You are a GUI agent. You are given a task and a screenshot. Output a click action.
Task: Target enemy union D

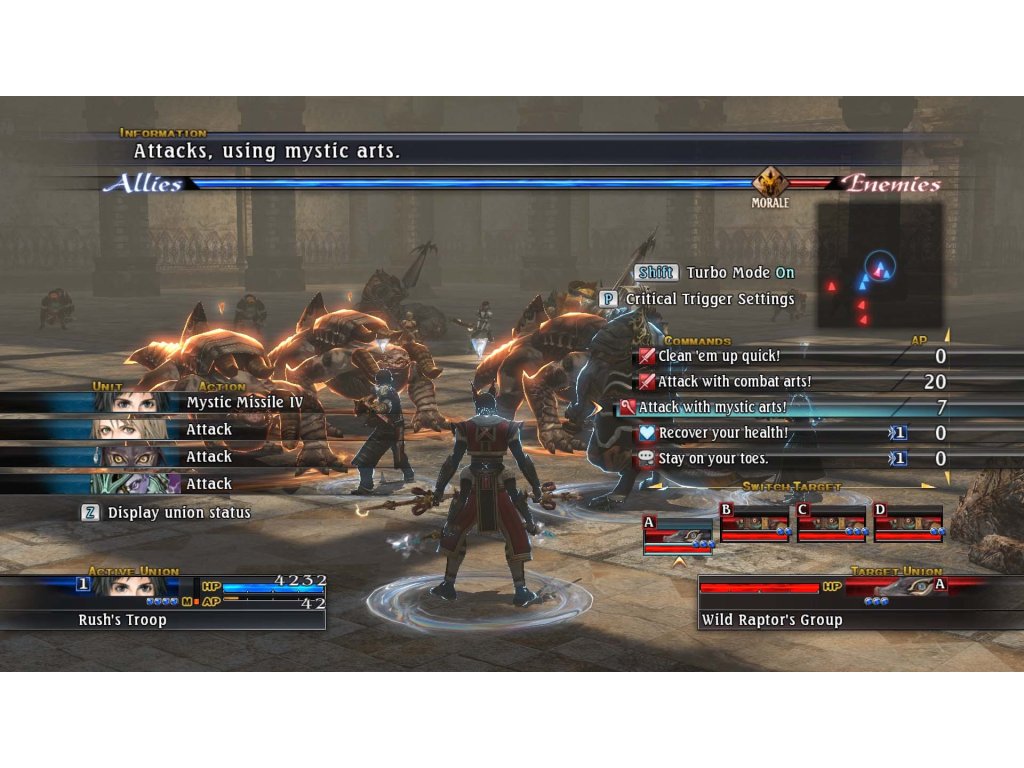coord(908,524)
